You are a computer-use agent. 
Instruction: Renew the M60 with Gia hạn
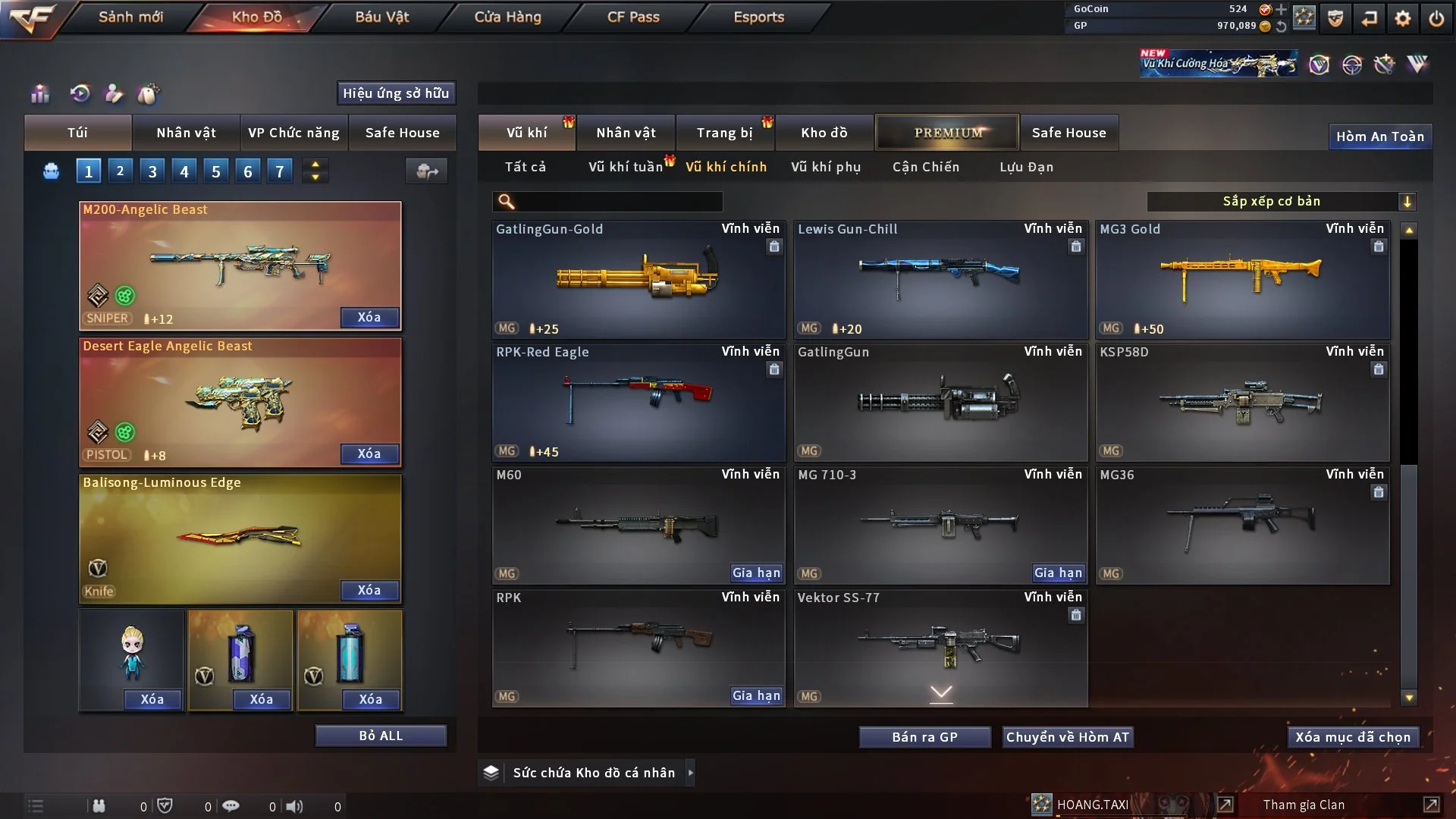pyautogui.click(x=756, y=573)
